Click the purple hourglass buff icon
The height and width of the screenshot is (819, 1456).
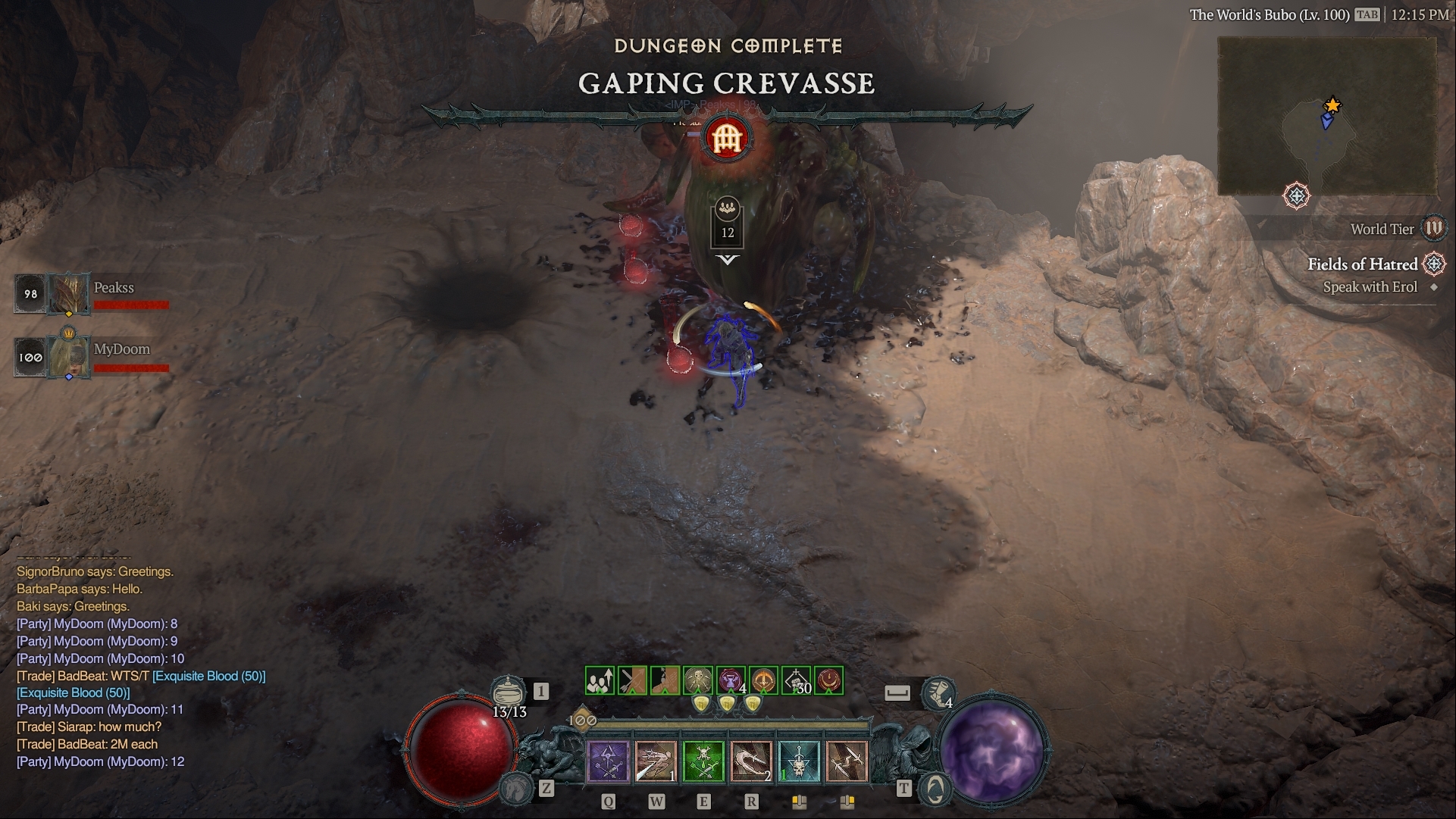coord(731,680)
